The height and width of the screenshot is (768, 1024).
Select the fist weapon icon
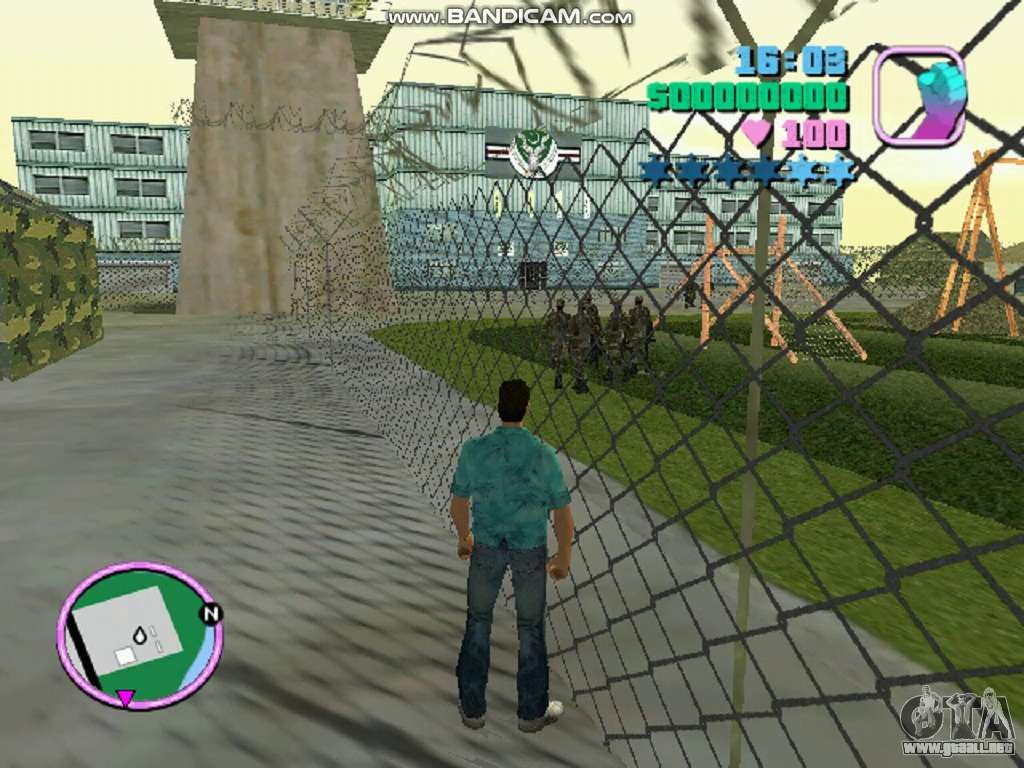pyautogui.click(x=920, y=95)
